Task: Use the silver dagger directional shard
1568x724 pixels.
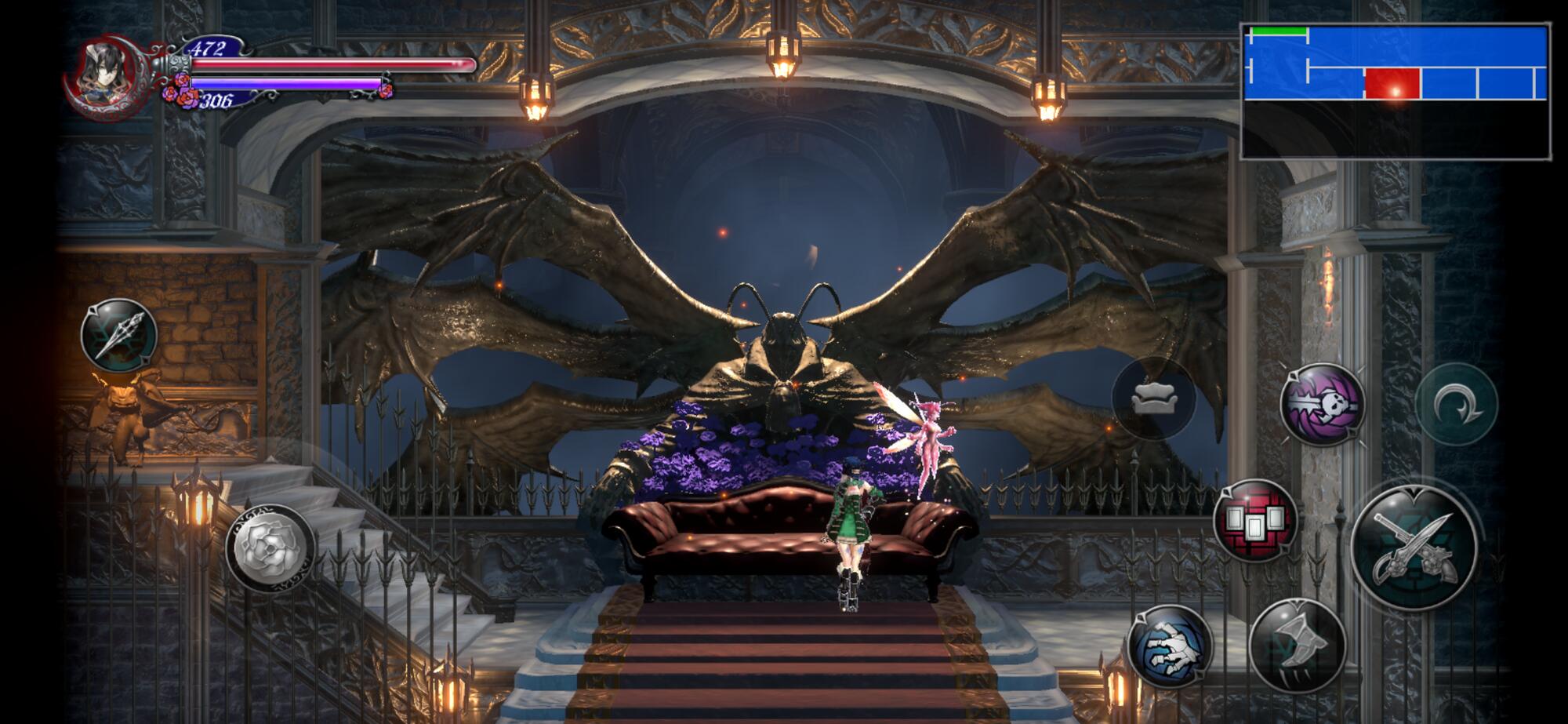Action: pos(119,335)
